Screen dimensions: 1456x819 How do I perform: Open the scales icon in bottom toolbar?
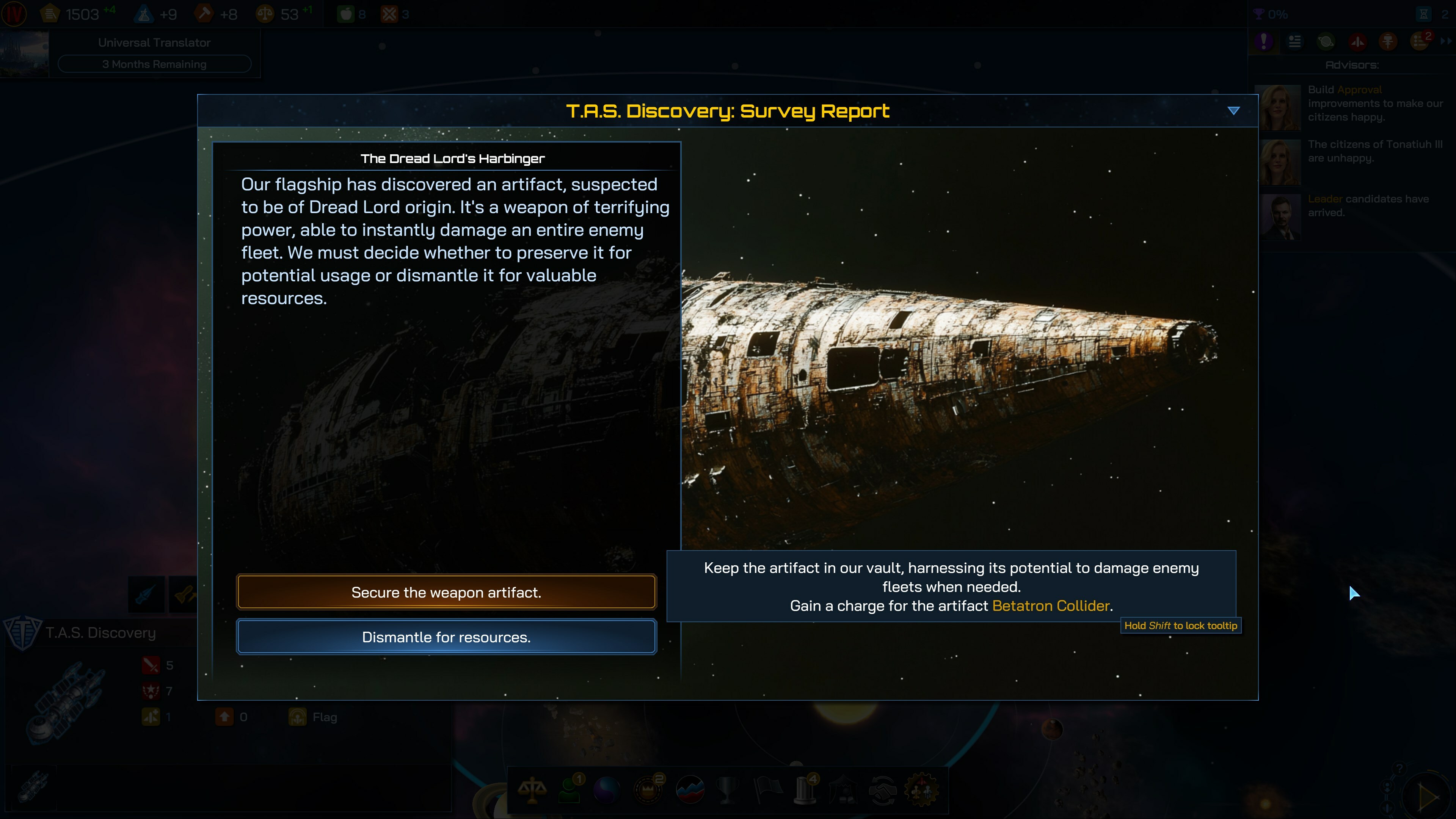pyautogui.click(x=532, y=789)
